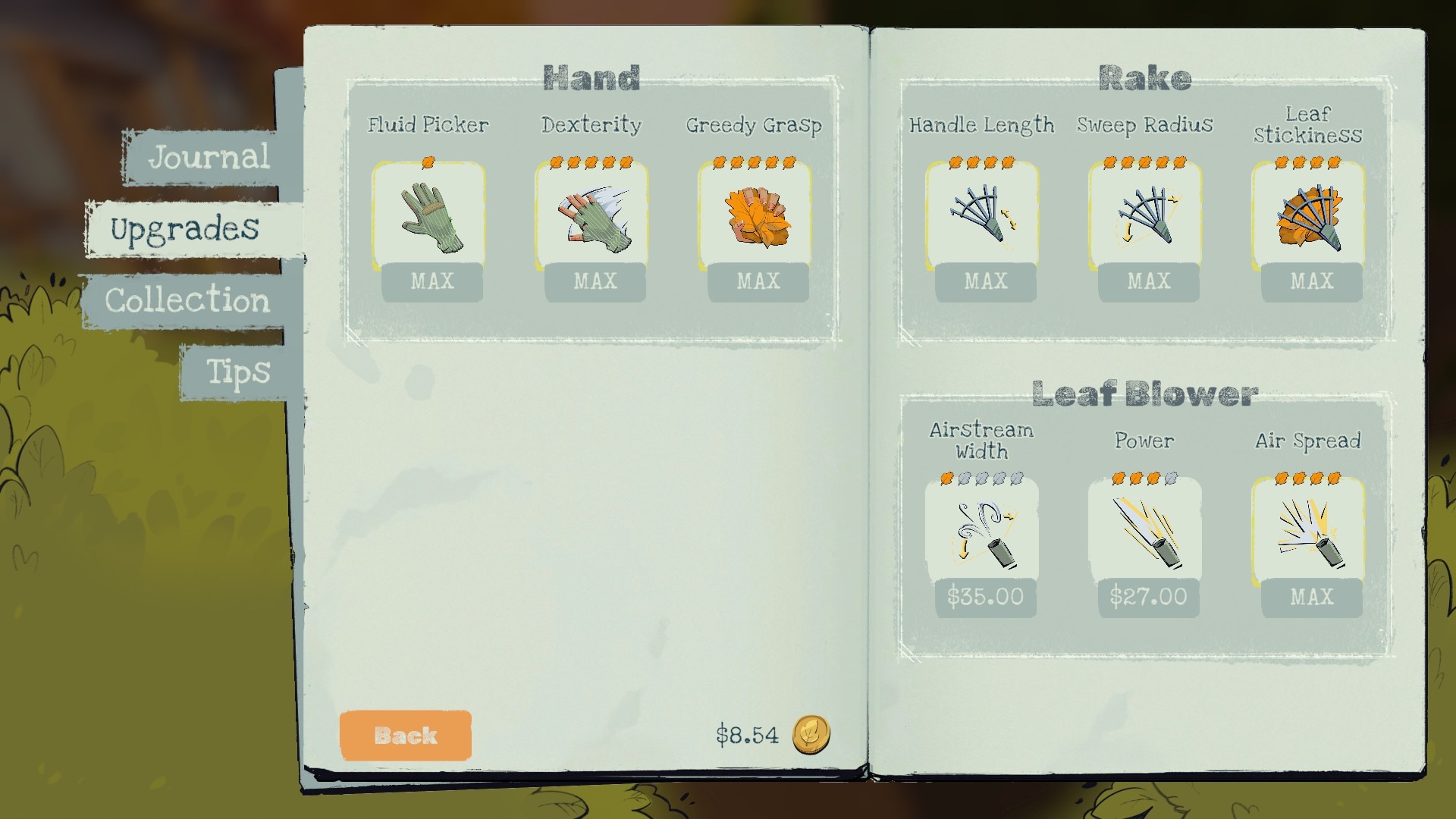Select the Upgrades tab

[186, 228]
